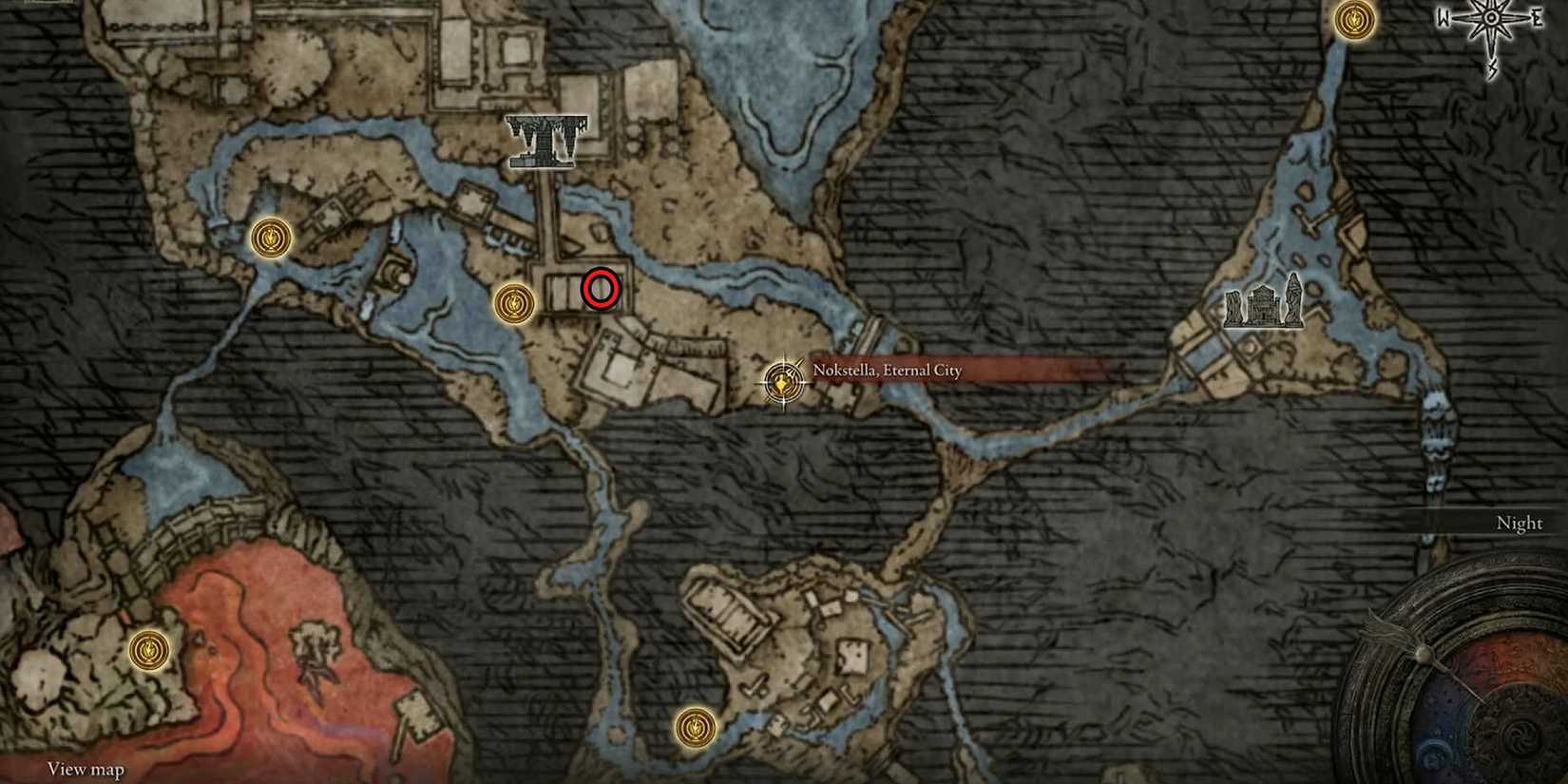The image size is (1568, 784).
Task: Click the Nokstella, Eternal City text label
Action: 888,370
